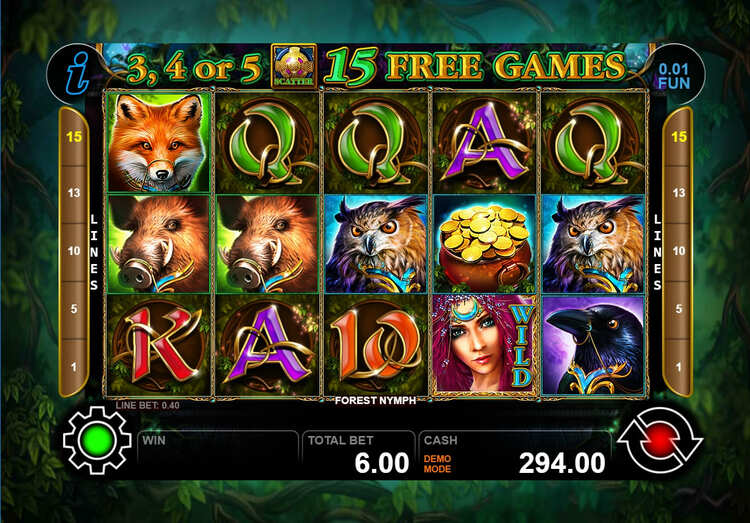Open settings with the green gear button
This screenshot has width=750, height=523.
(97, 440)
